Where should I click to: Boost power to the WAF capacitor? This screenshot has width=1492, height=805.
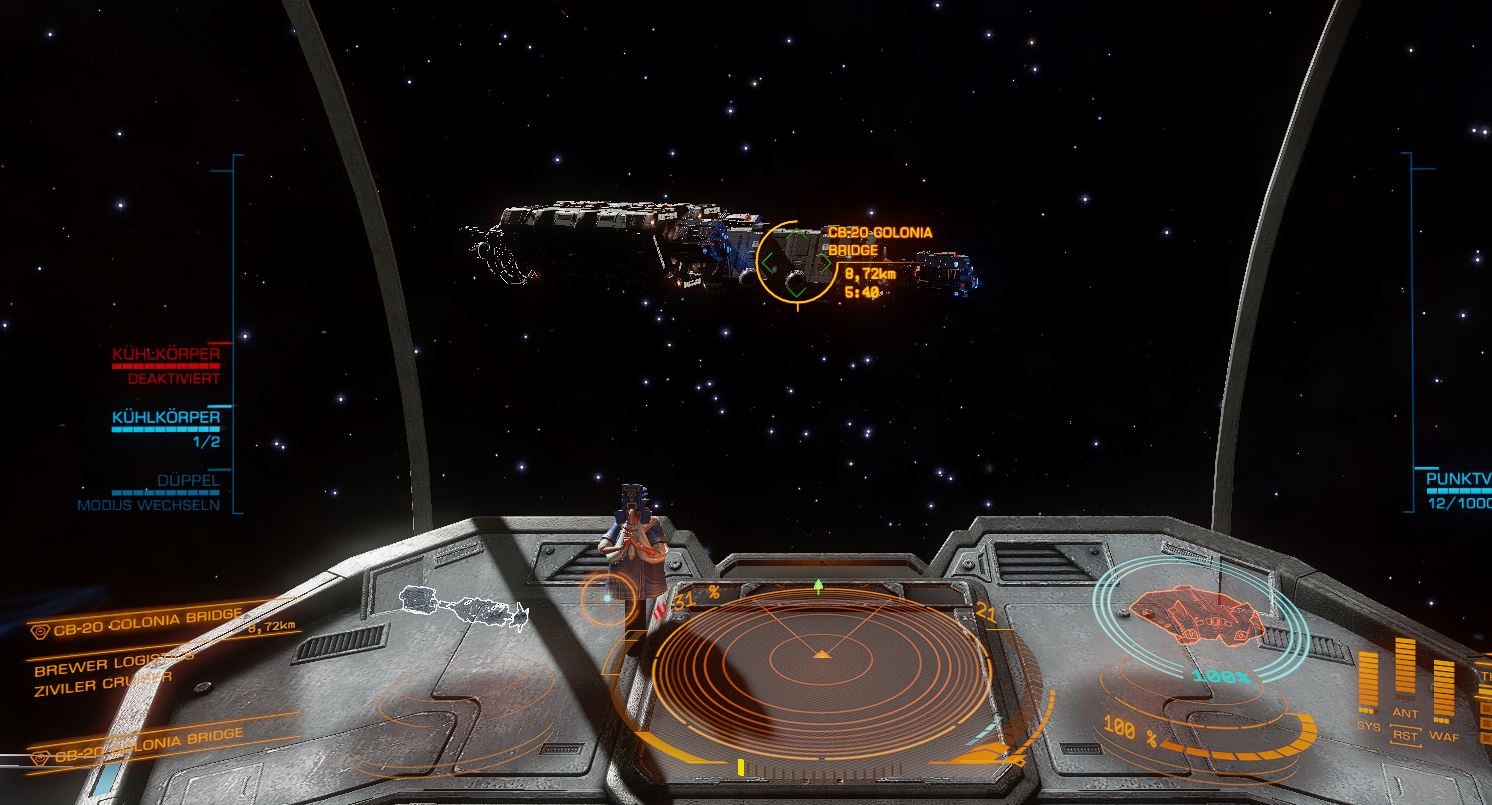[1443, 690]
